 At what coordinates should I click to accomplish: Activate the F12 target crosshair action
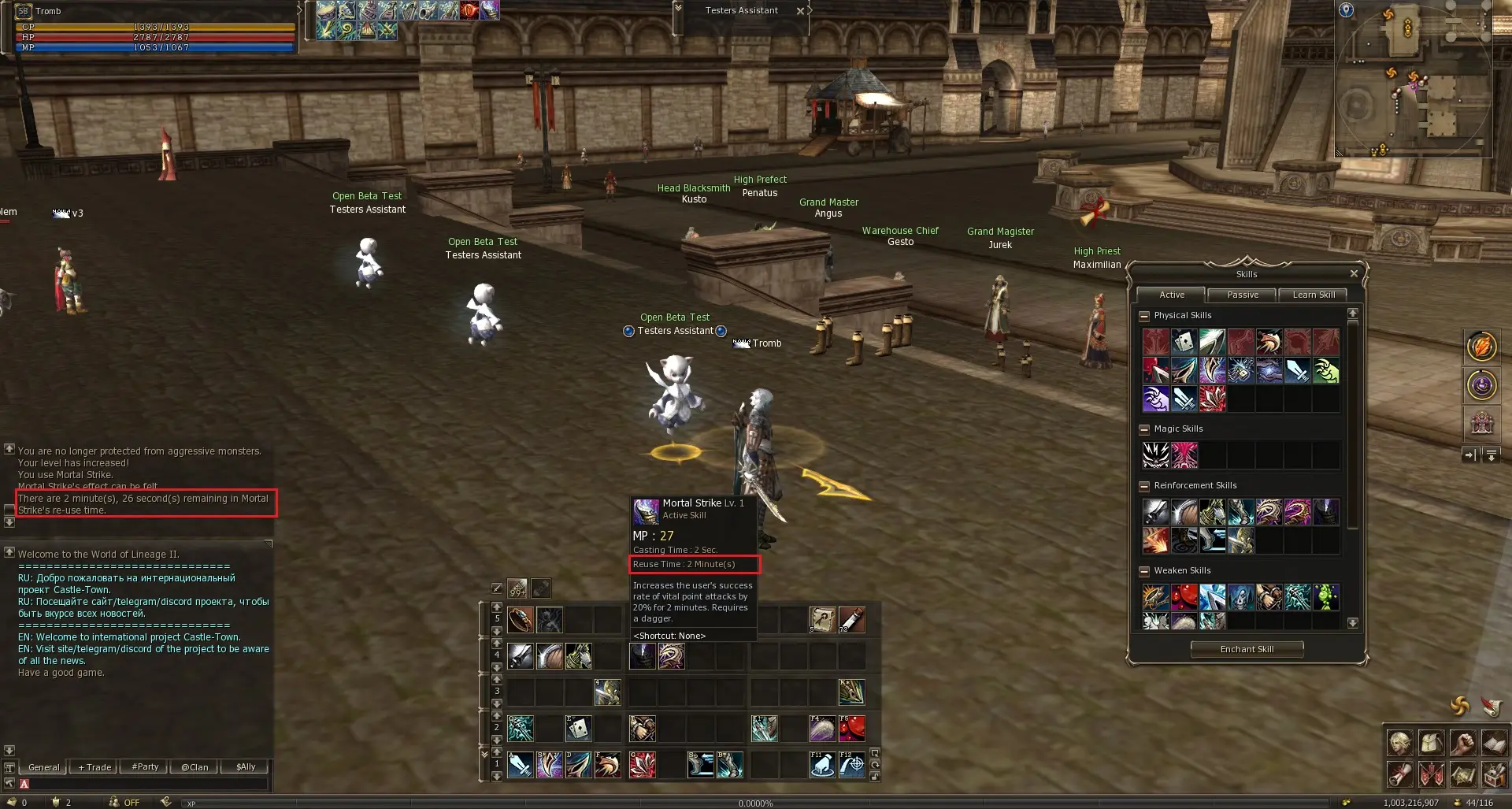852,765
